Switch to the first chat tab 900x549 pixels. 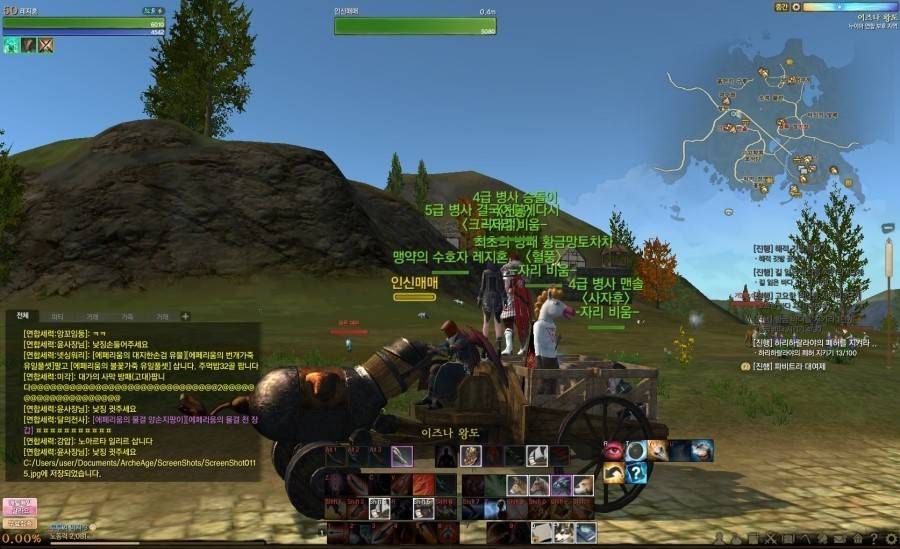point(23,316)
